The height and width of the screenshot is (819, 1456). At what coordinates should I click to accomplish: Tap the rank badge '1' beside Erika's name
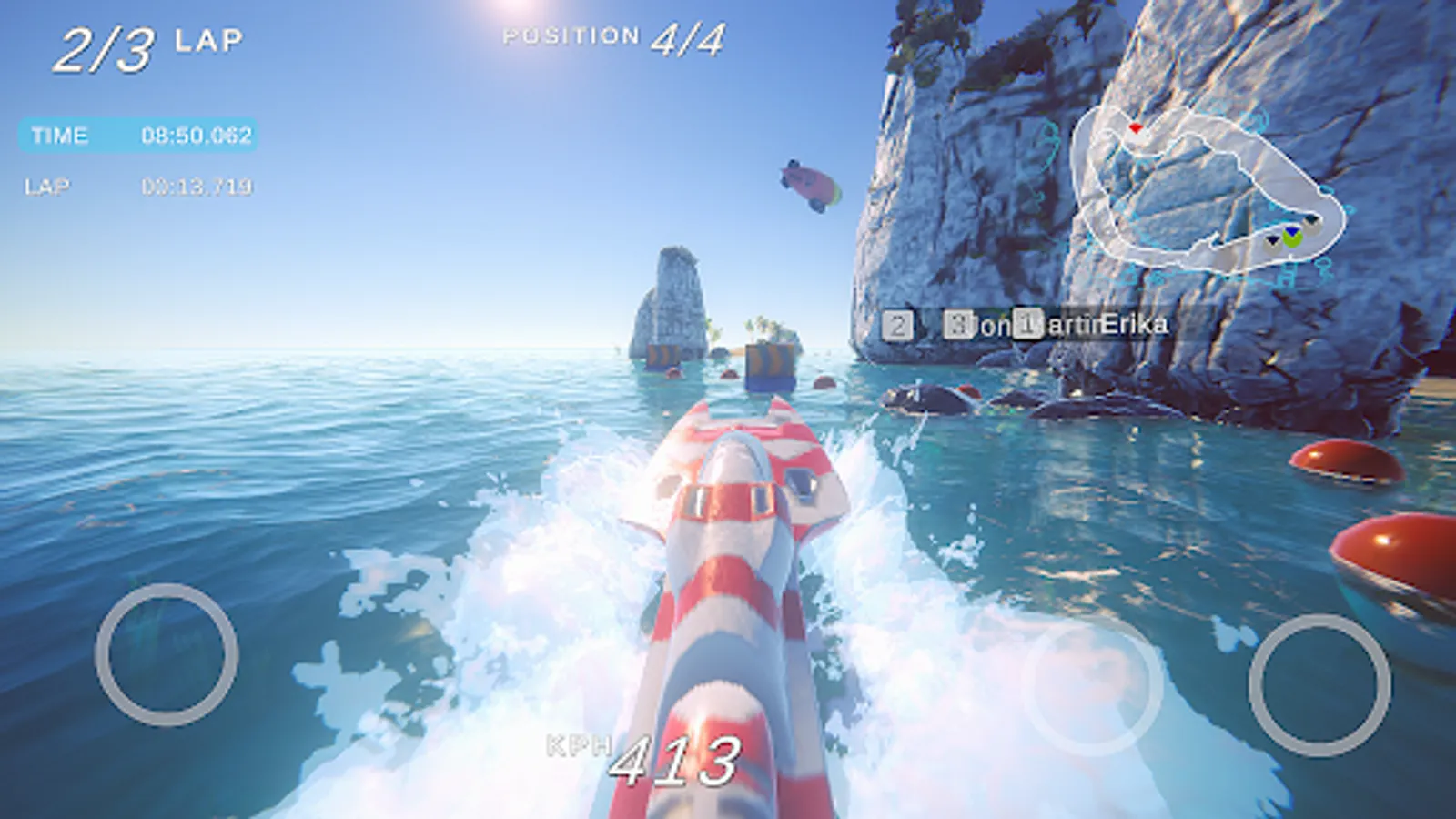[x=1026, y=325]
